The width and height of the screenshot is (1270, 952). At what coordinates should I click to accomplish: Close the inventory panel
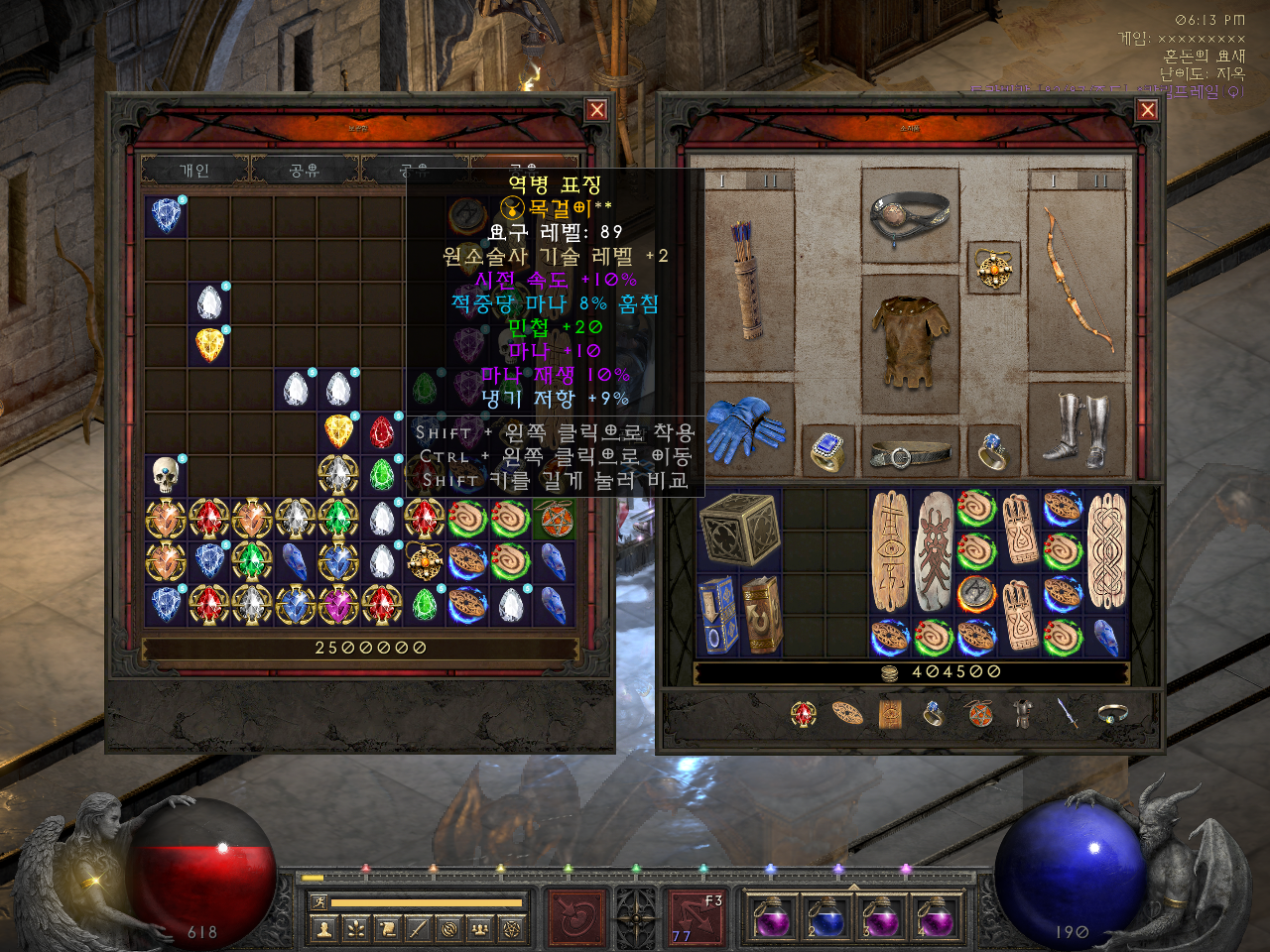(x=1148, y=110)
